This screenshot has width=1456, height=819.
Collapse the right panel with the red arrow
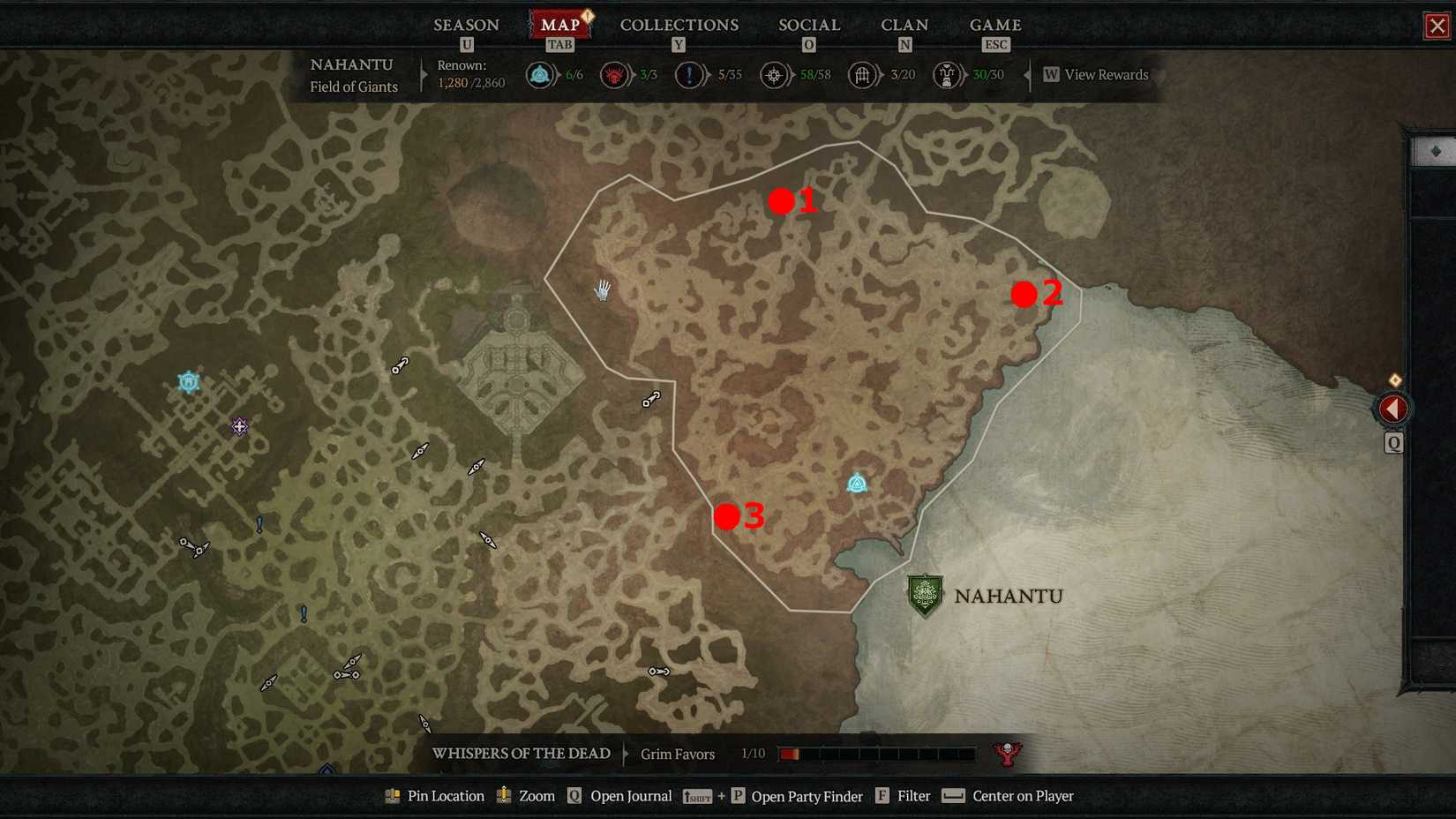coord(1392,408)
